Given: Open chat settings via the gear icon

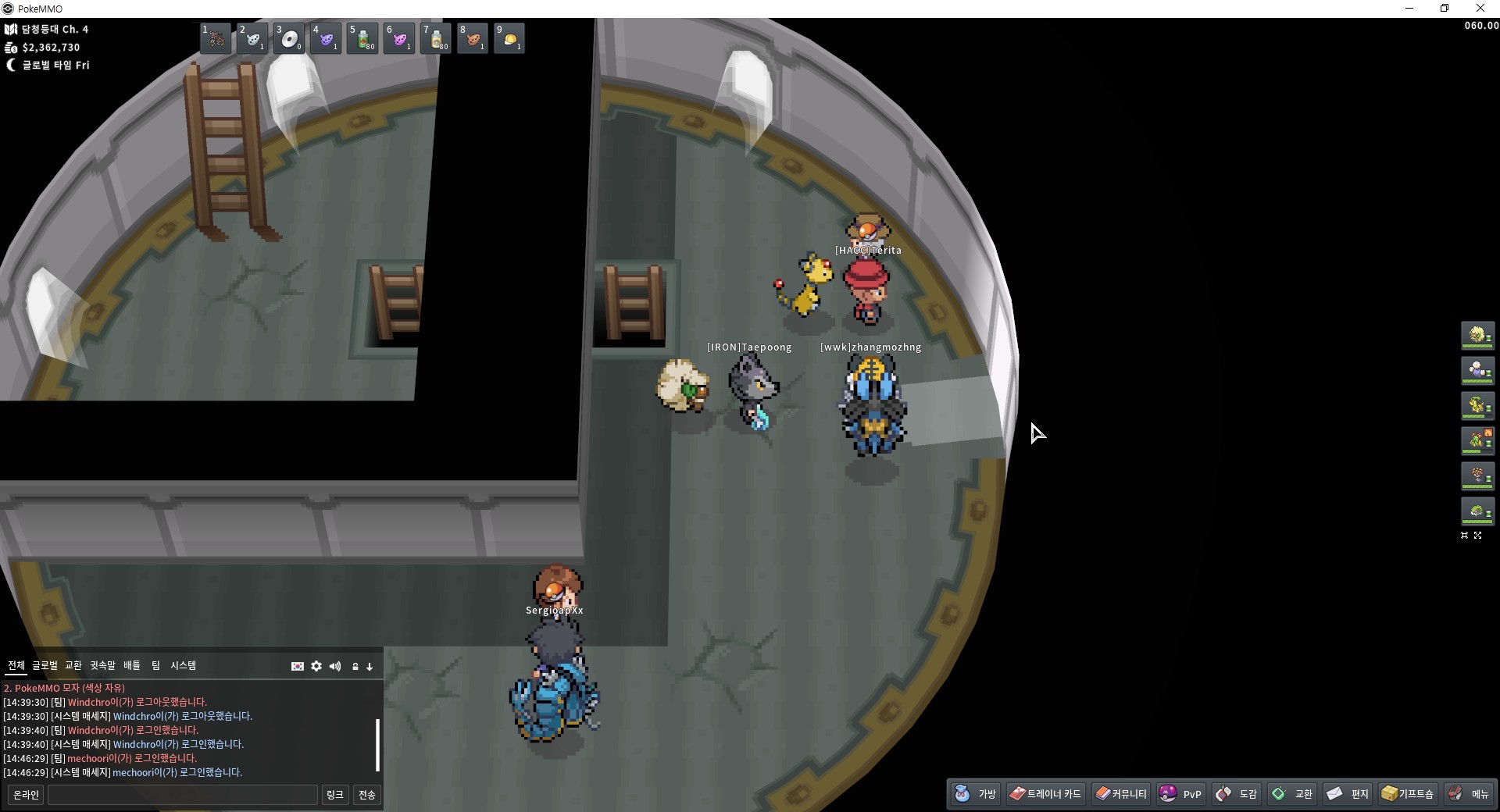Looking at the screenshot, I should tap(316, 666).
